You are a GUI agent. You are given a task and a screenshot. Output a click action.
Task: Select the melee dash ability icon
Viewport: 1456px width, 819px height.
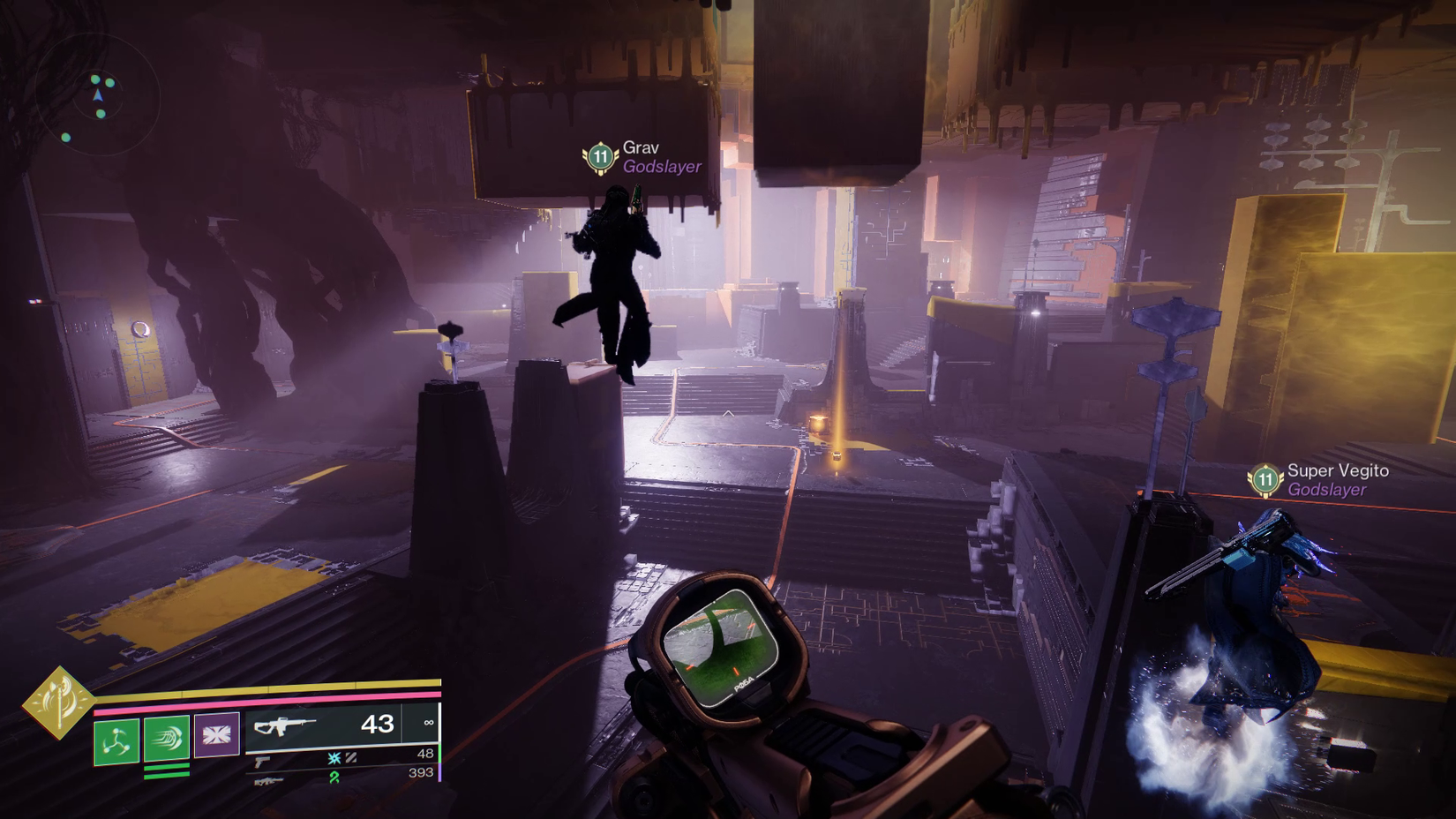click(168, 736)
